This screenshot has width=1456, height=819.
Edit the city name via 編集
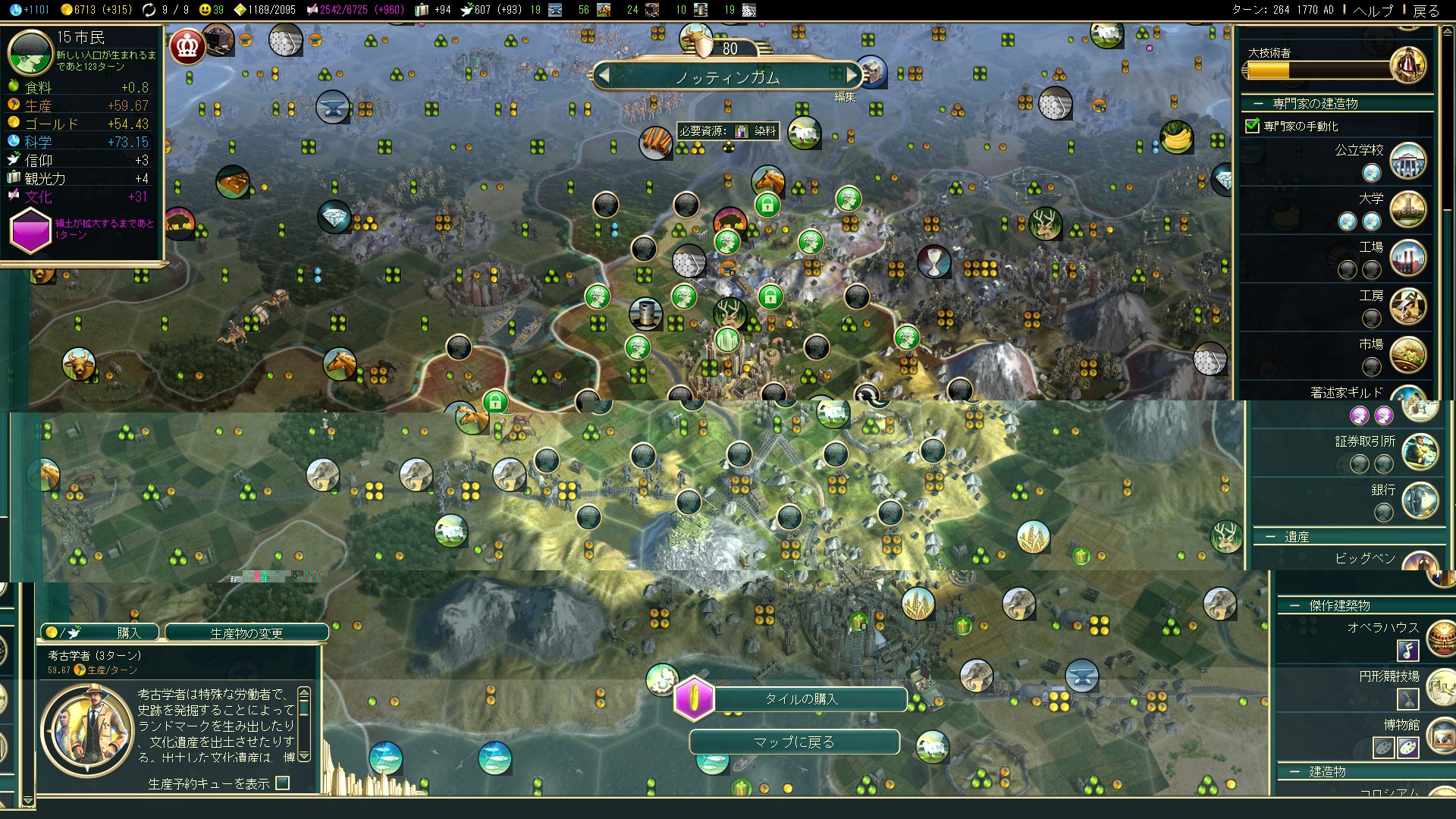[x=845, y=97]
